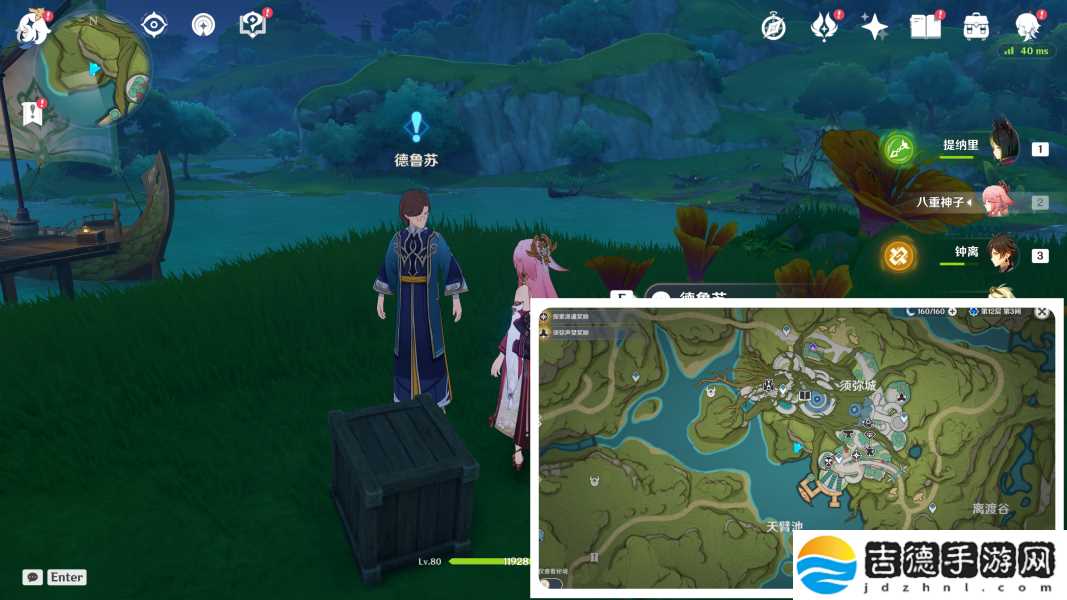Screen dimensions: 1067x600
Task: Open the Paimon main menu
Action: coord(31,27)
